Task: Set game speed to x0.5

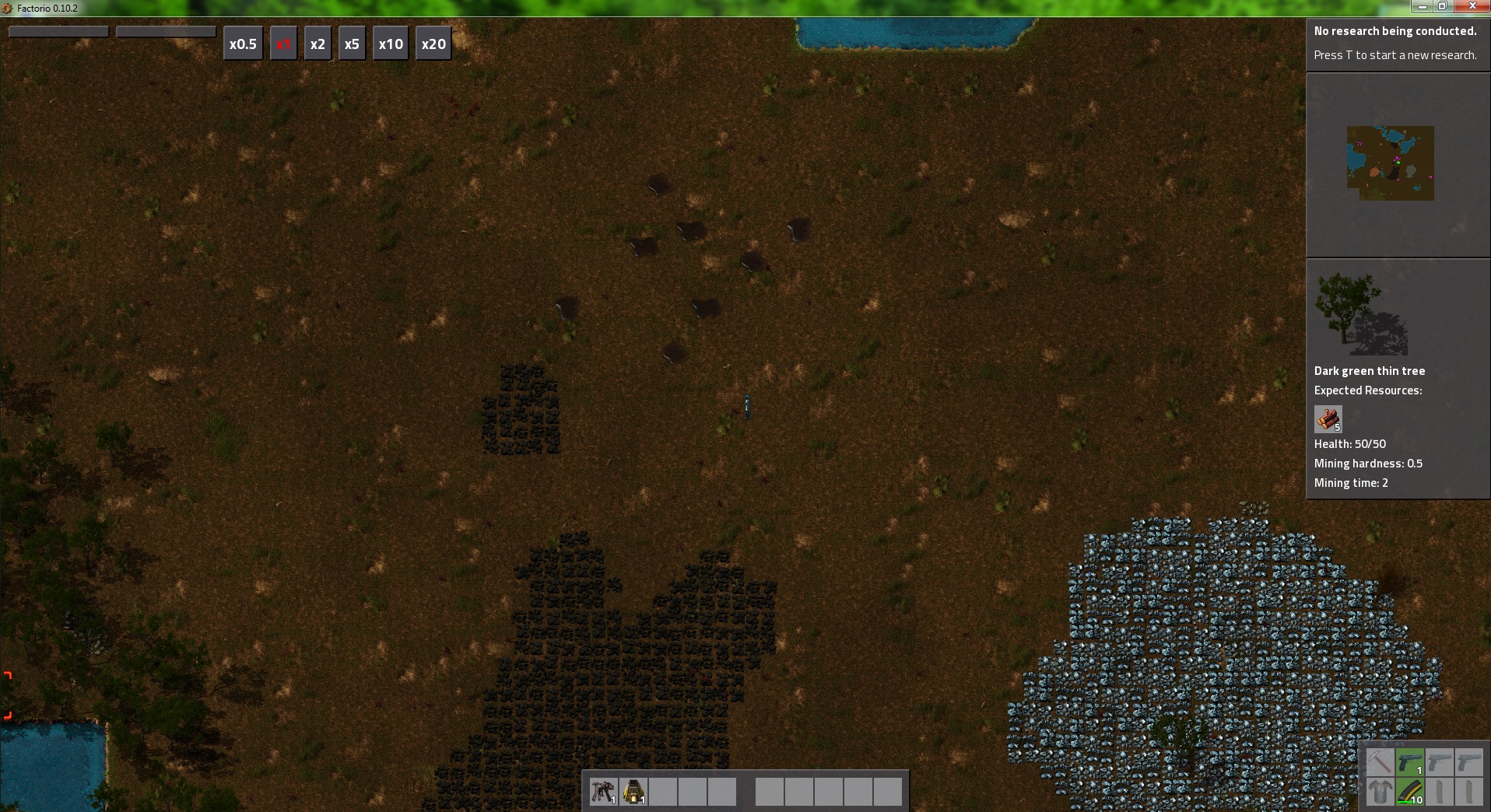Action: [x=243, y=44]
